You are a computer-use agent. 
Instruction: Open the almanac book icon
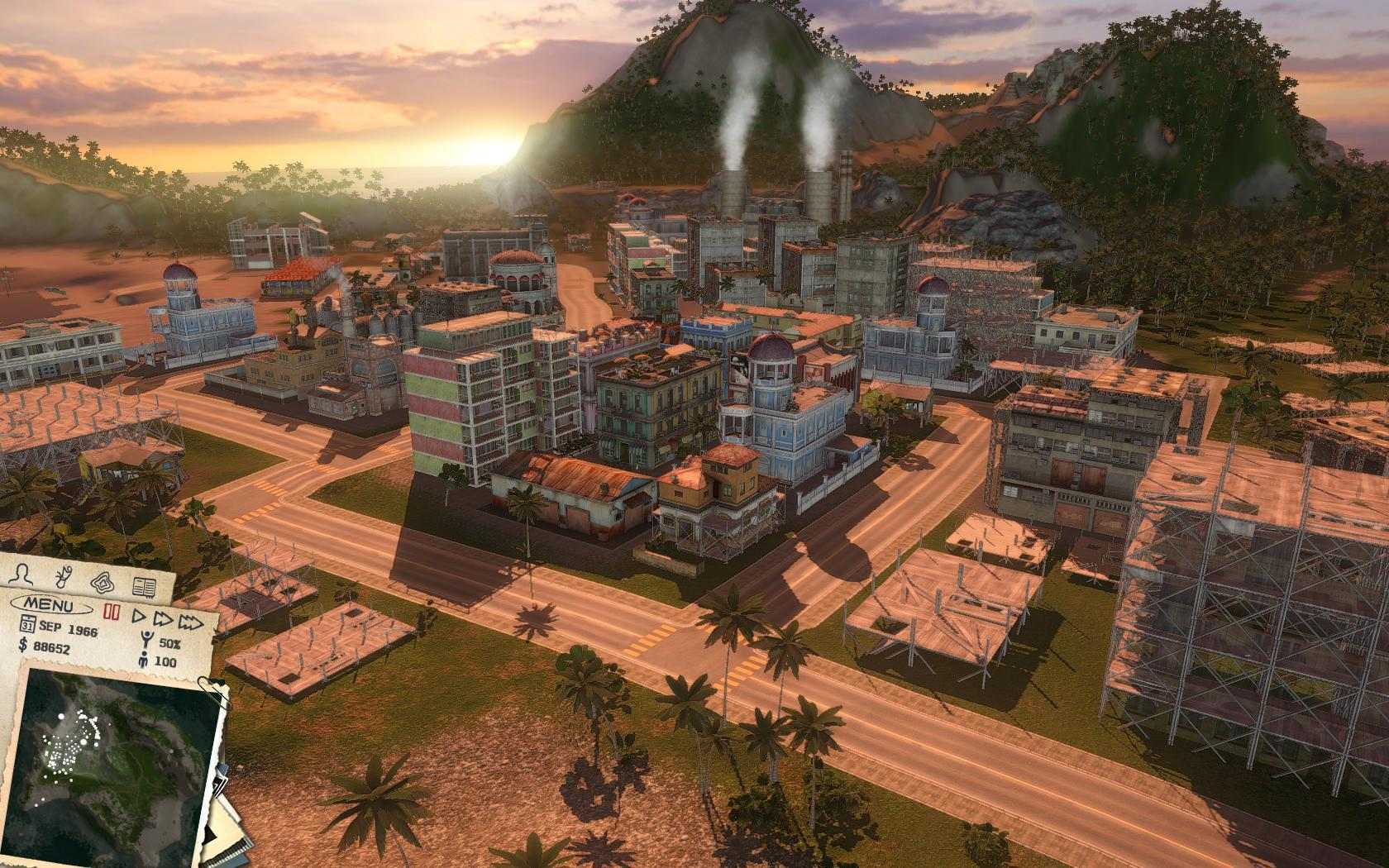coord(143,585)
